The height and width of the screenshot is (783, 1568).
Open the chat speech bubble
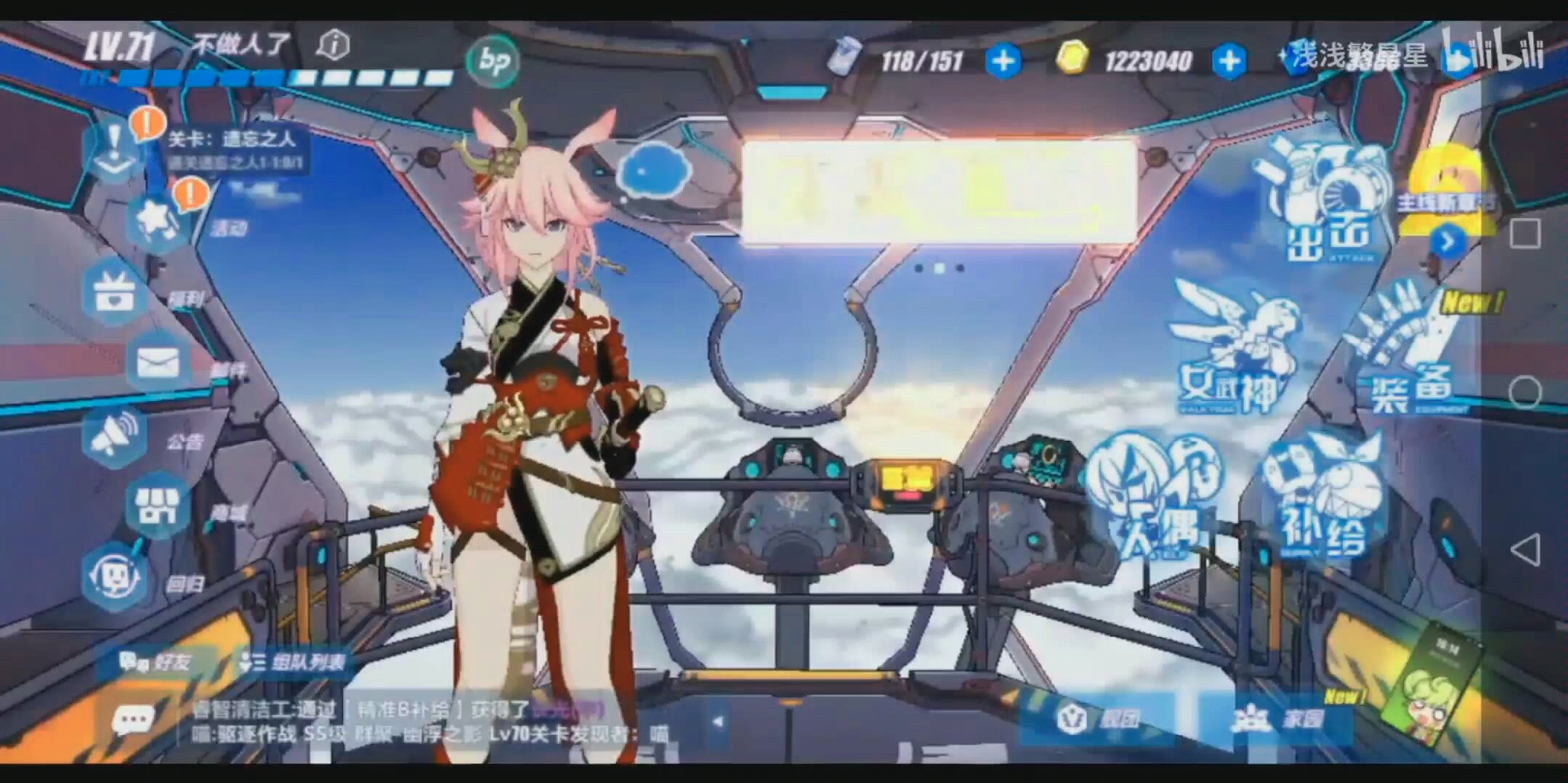click(x=133, y=721)
